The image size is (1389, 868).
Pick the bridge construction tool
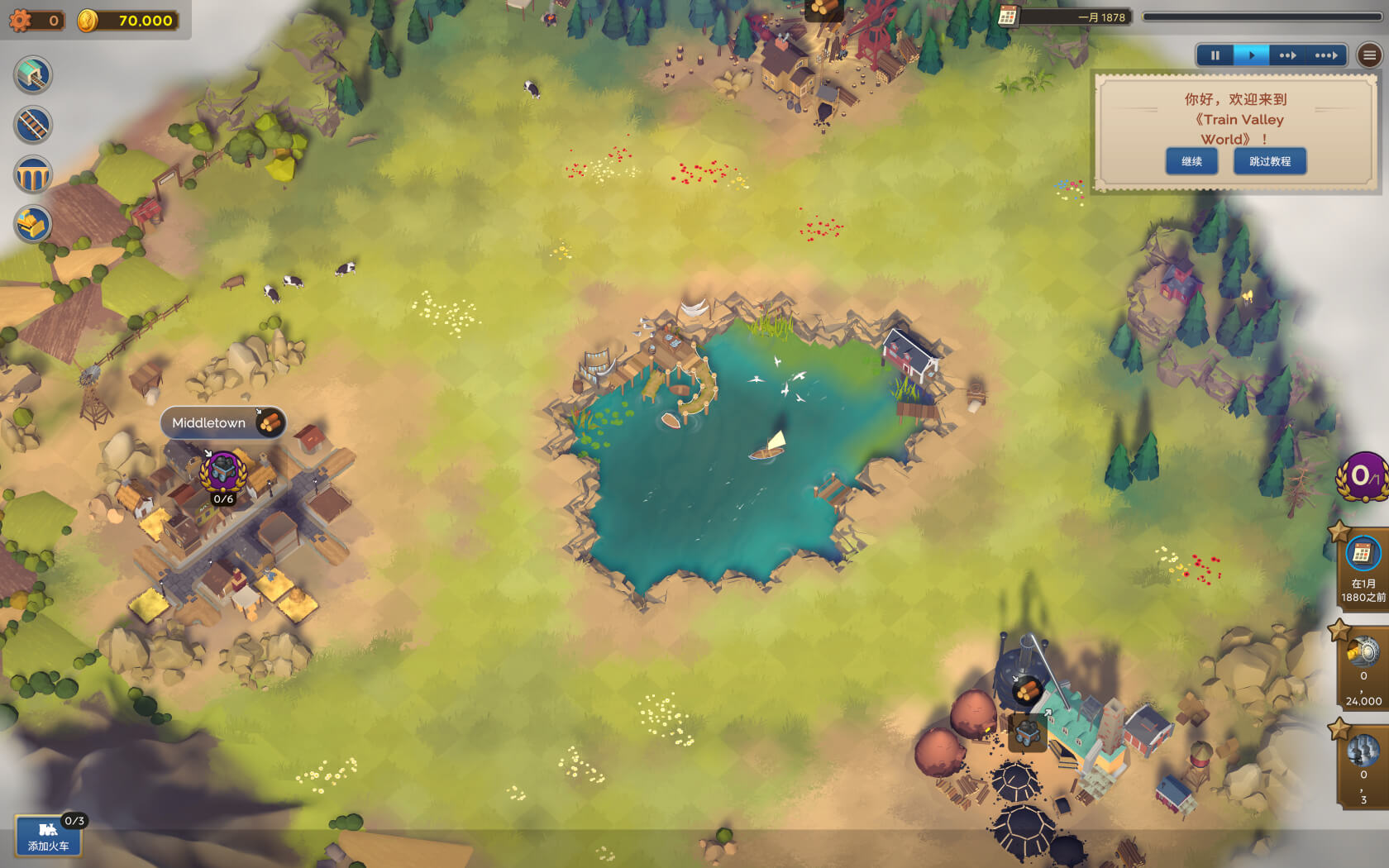[33, 175]
